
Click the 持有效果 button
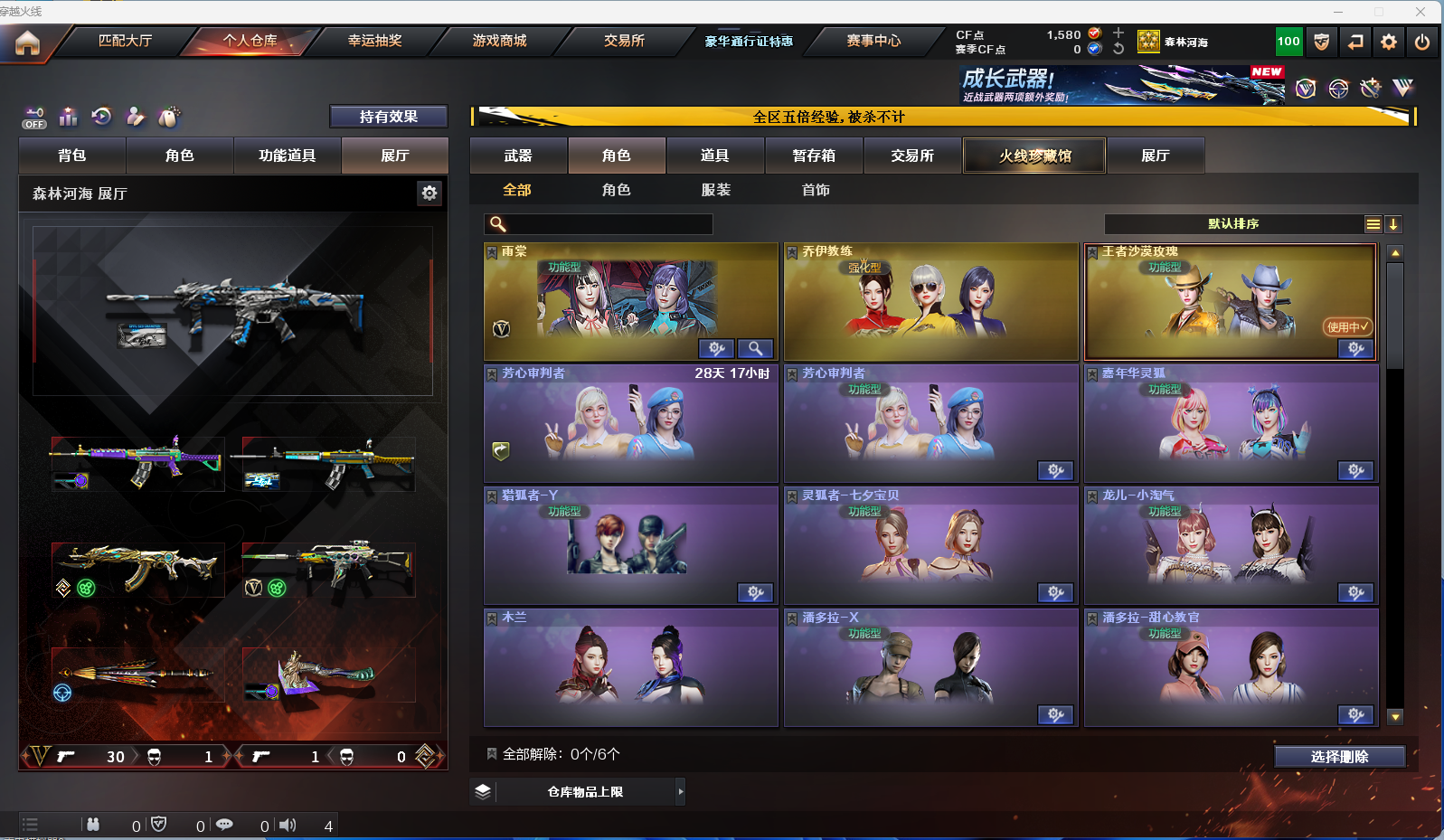point(388,117)
